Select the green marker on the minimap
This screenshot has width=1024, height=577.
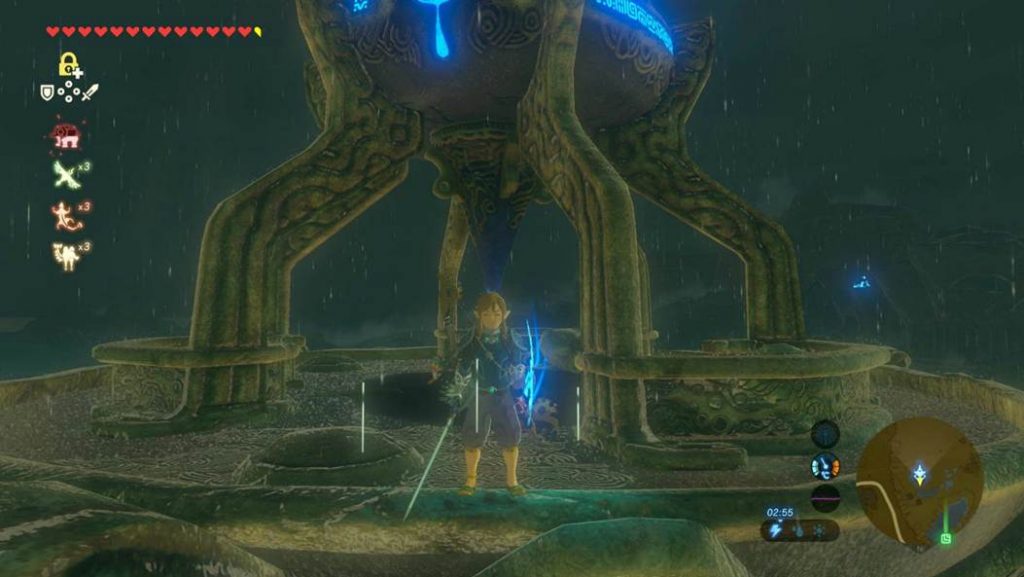(x=946, y=538)
